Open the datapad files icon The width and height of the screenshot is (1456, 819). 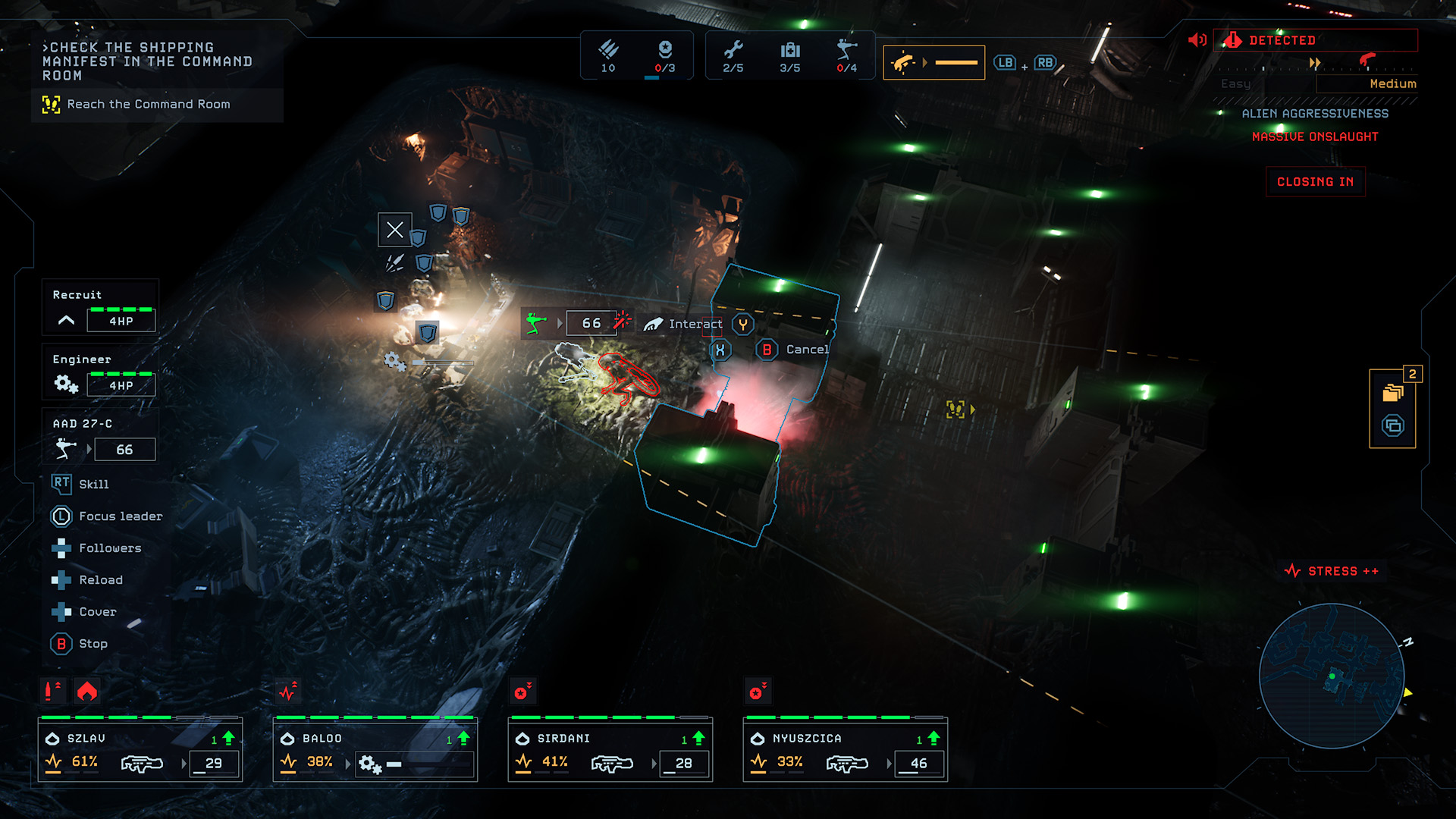coord(1393,393)
